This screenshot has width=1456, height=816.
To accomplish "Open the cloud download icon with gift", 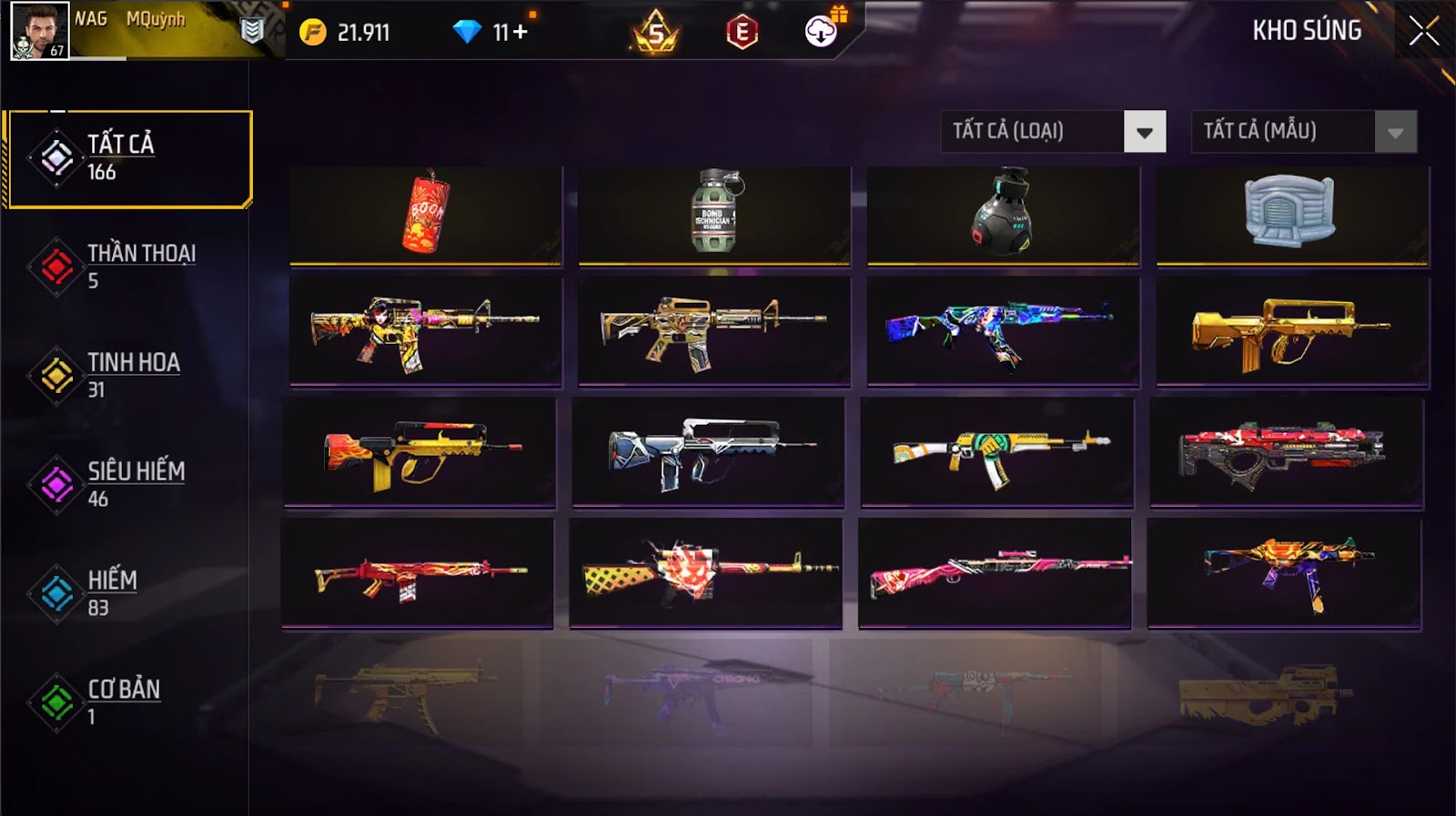I will tap(822, 32).
